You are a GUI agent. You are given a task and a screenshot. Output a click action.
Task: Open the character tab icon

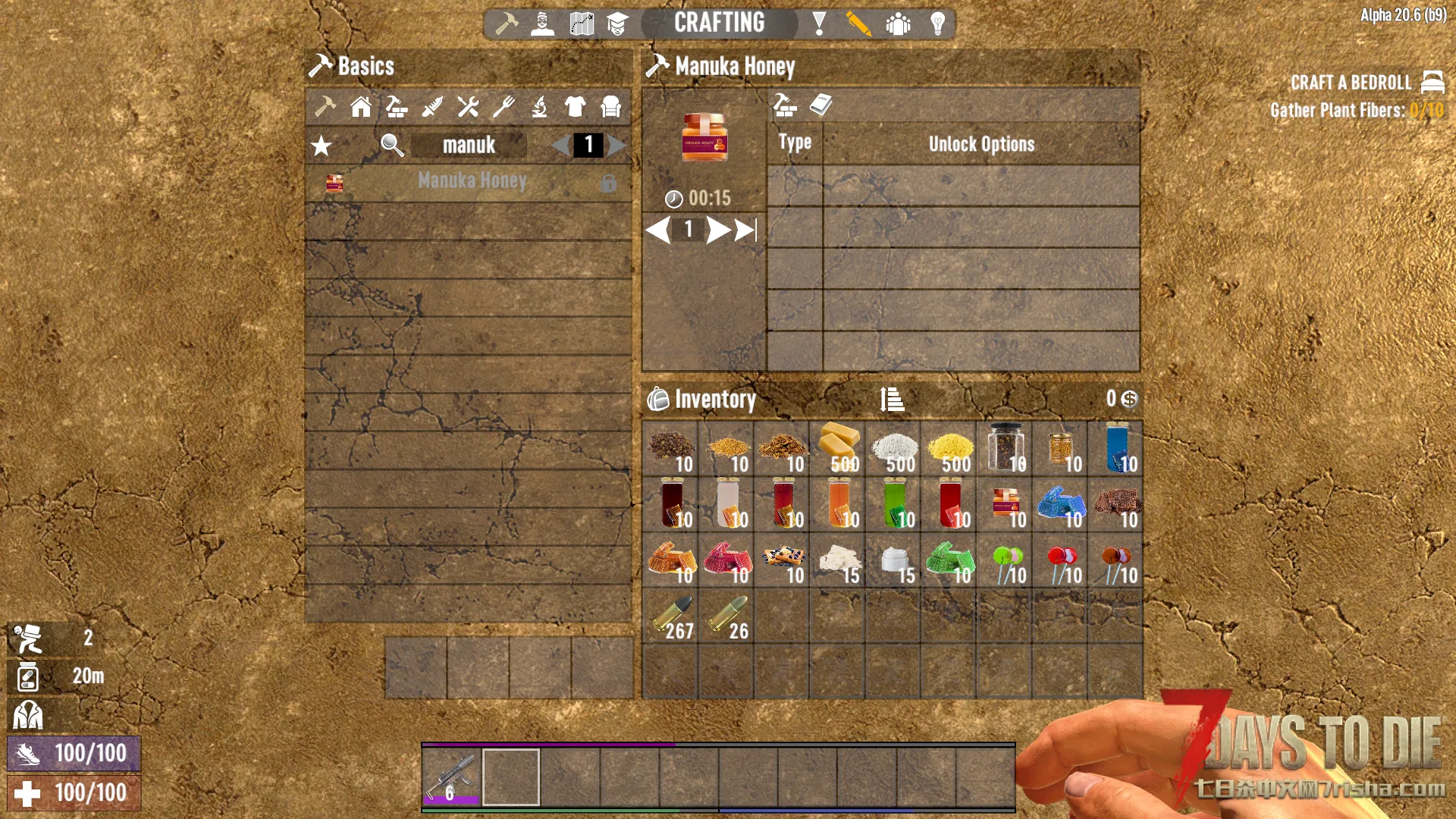(x=542, y=24)
